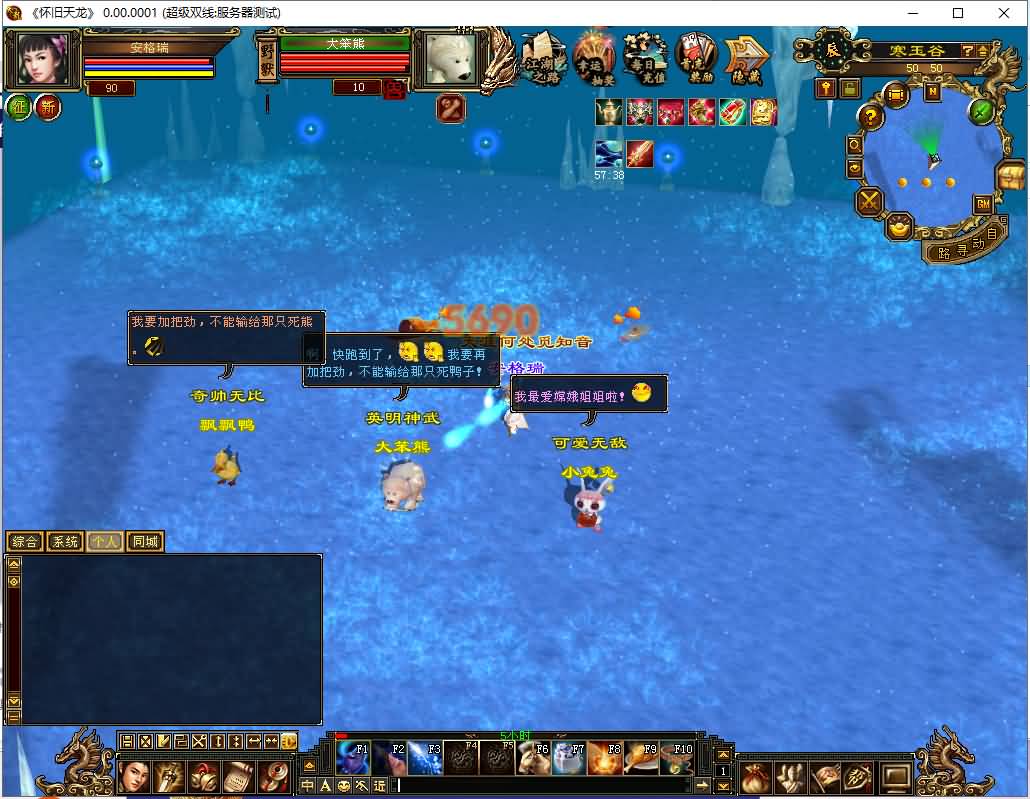
Task: Open the question mark help button on minimap
Action: [x=871, y=117]
